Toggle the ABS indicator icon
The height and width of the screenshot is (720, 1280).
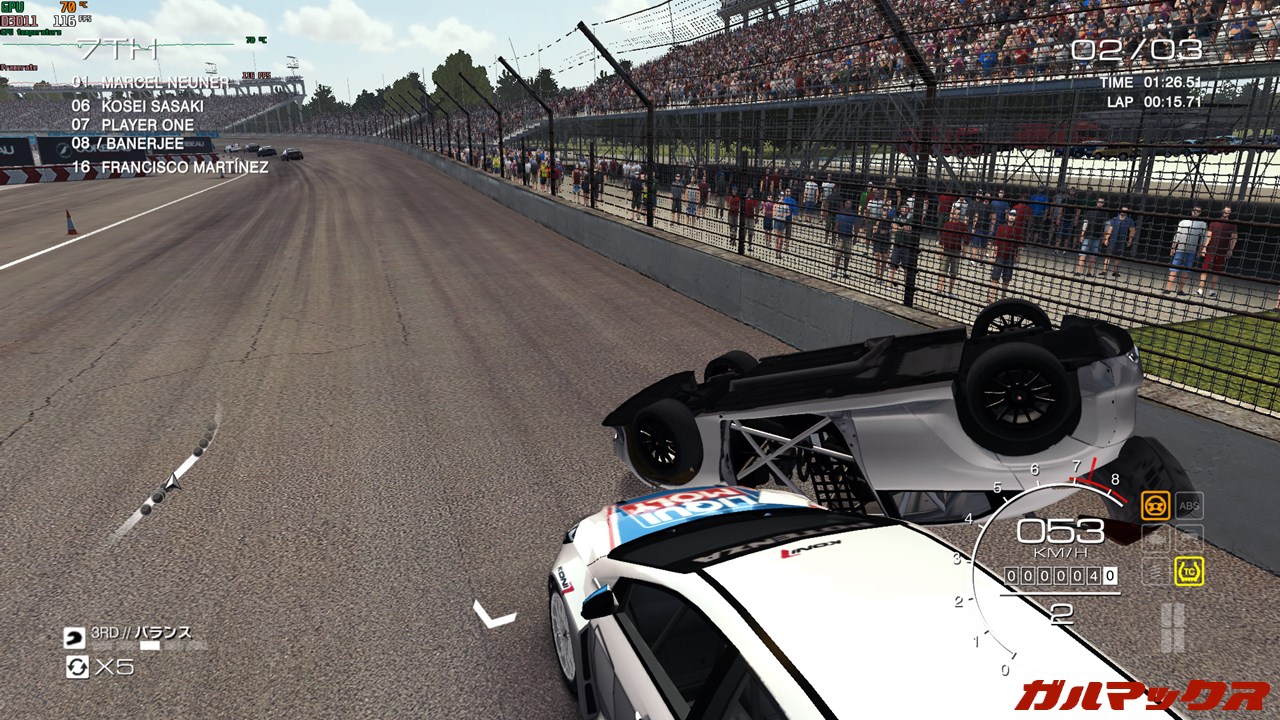pos(1189,505)
